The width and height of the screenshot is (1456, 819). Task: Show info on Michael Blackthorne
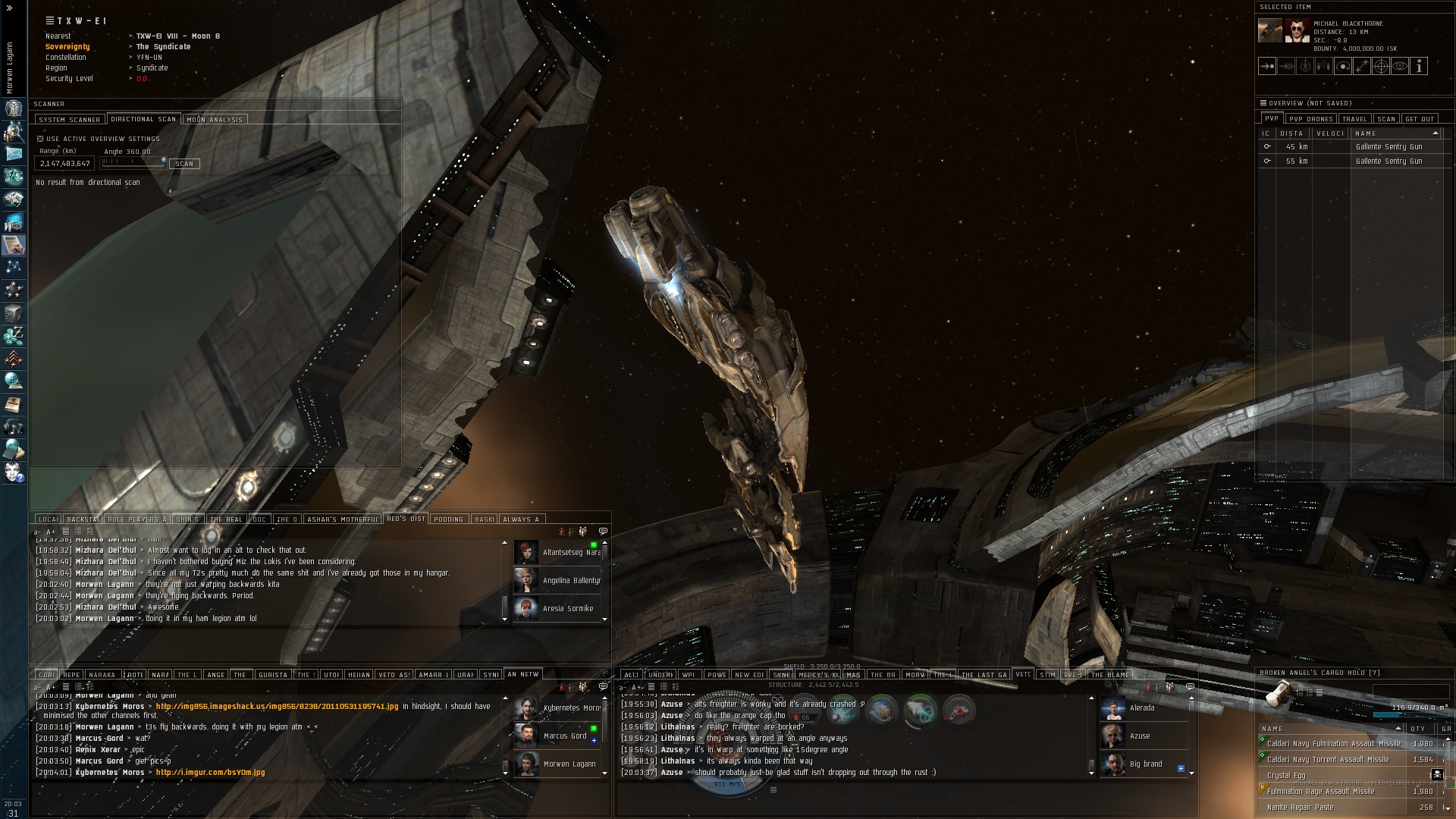[1419, 67]
